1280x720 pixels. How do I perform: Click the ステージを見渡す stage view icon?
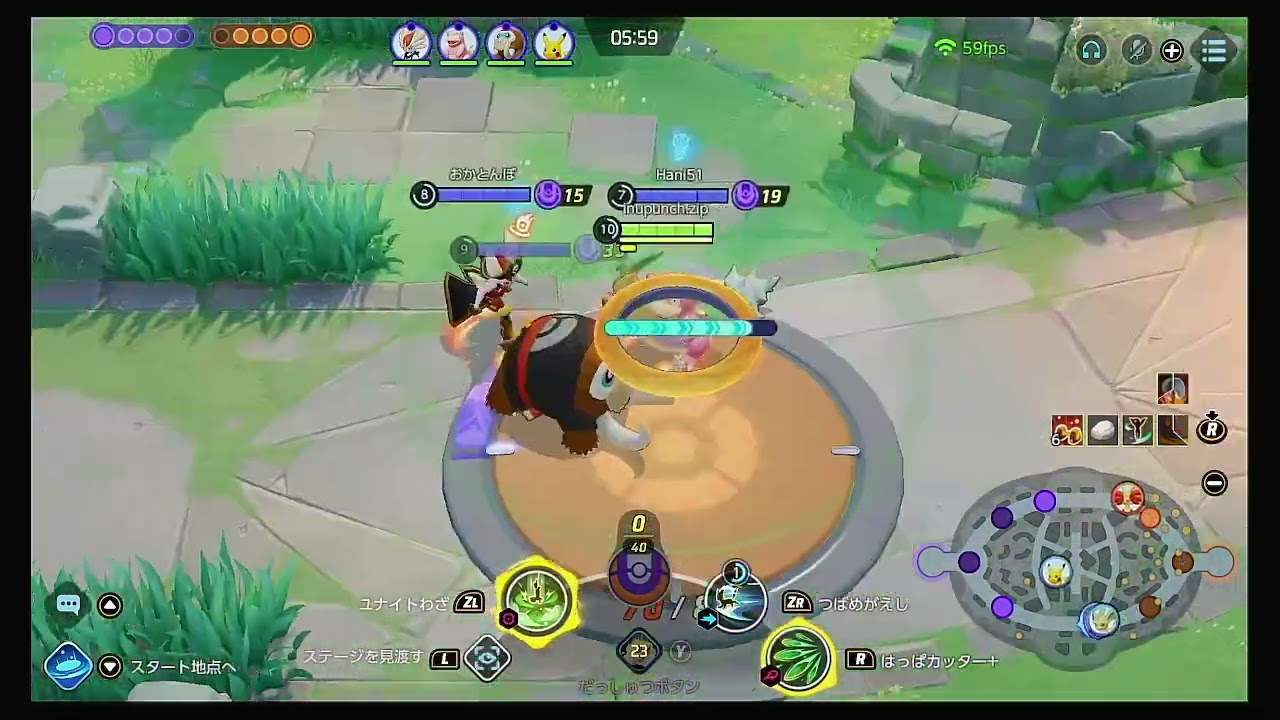488,658
